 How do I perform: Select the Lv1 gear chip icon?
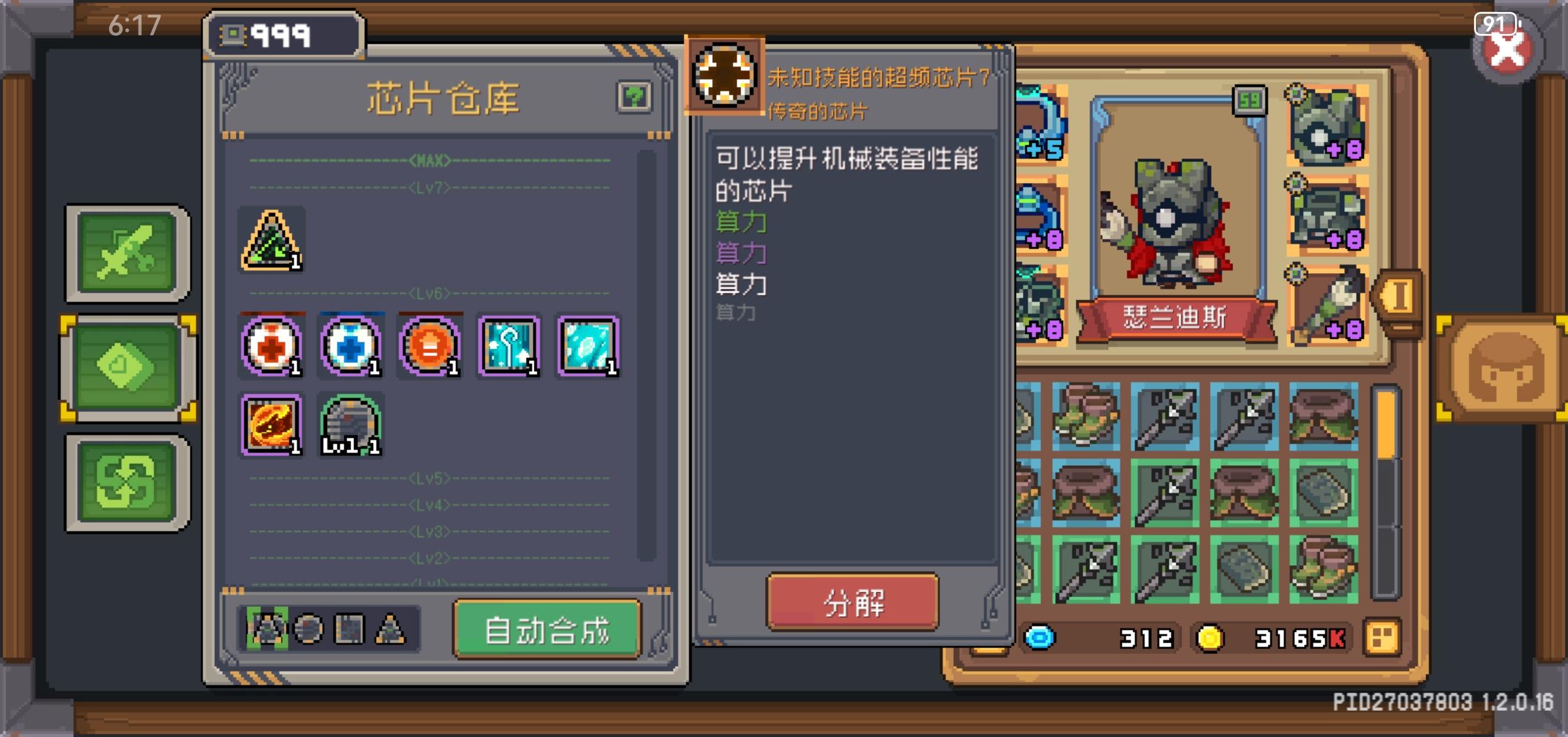point(350,425)
